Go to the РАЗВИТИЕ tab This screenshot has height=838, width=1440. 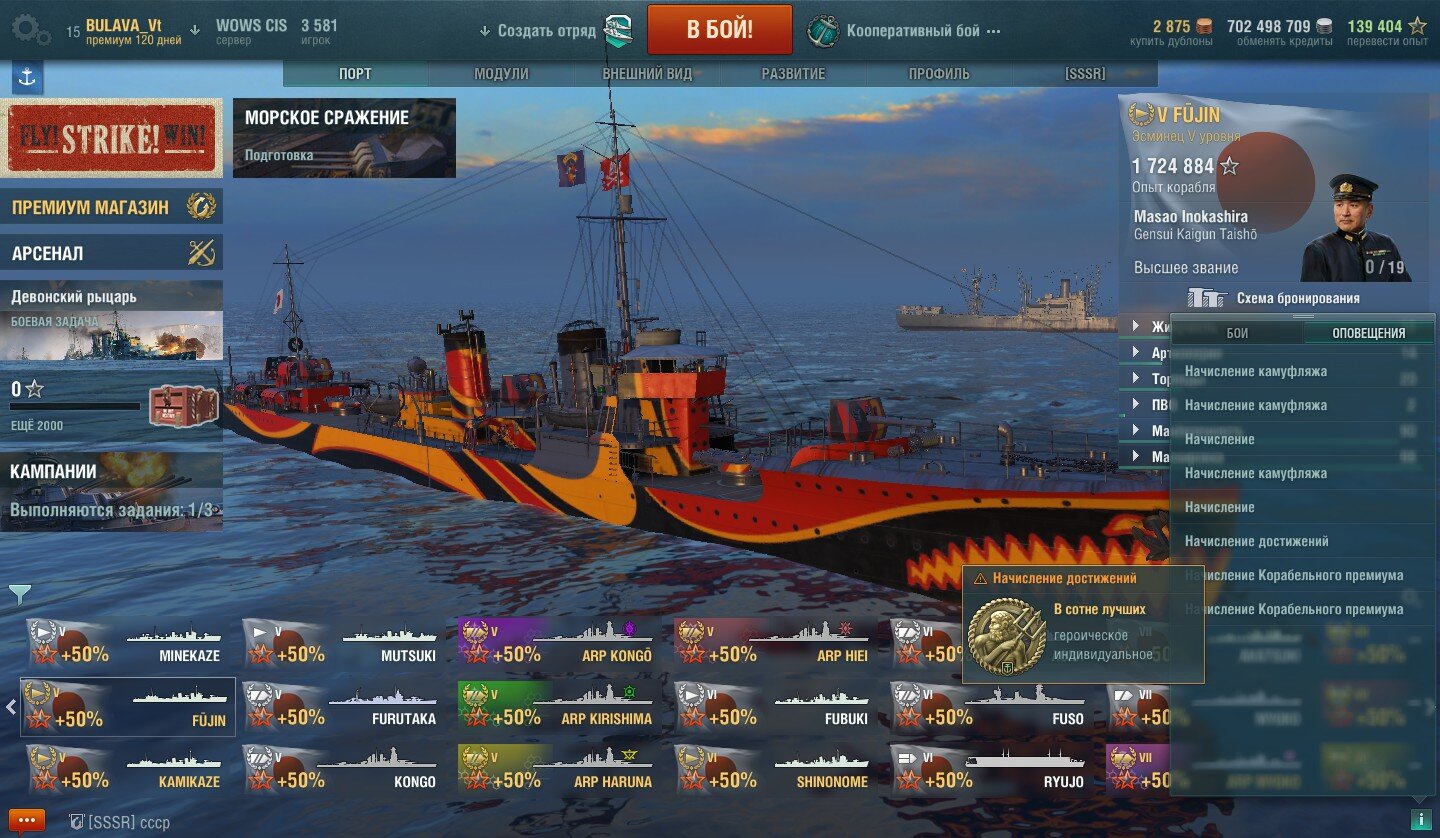[793, 74]
